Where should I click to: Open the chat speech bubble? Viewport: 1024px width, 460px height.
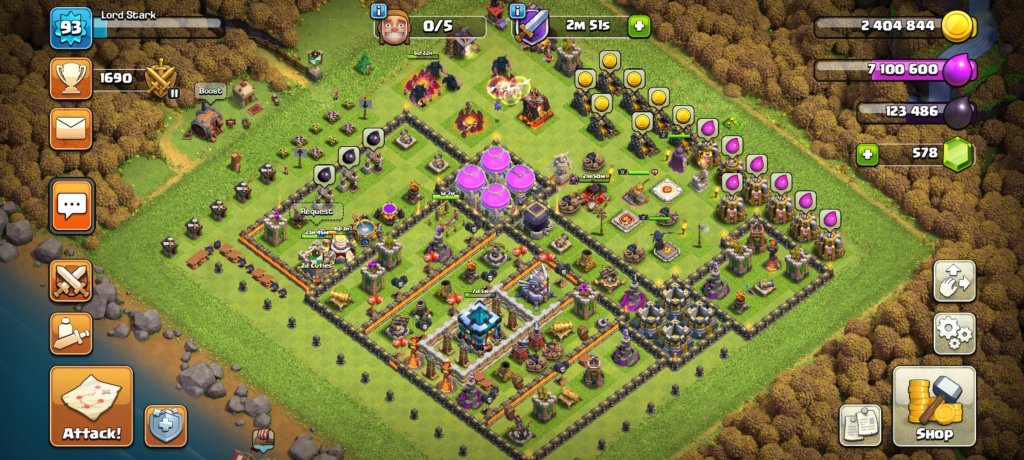(71, 207)
